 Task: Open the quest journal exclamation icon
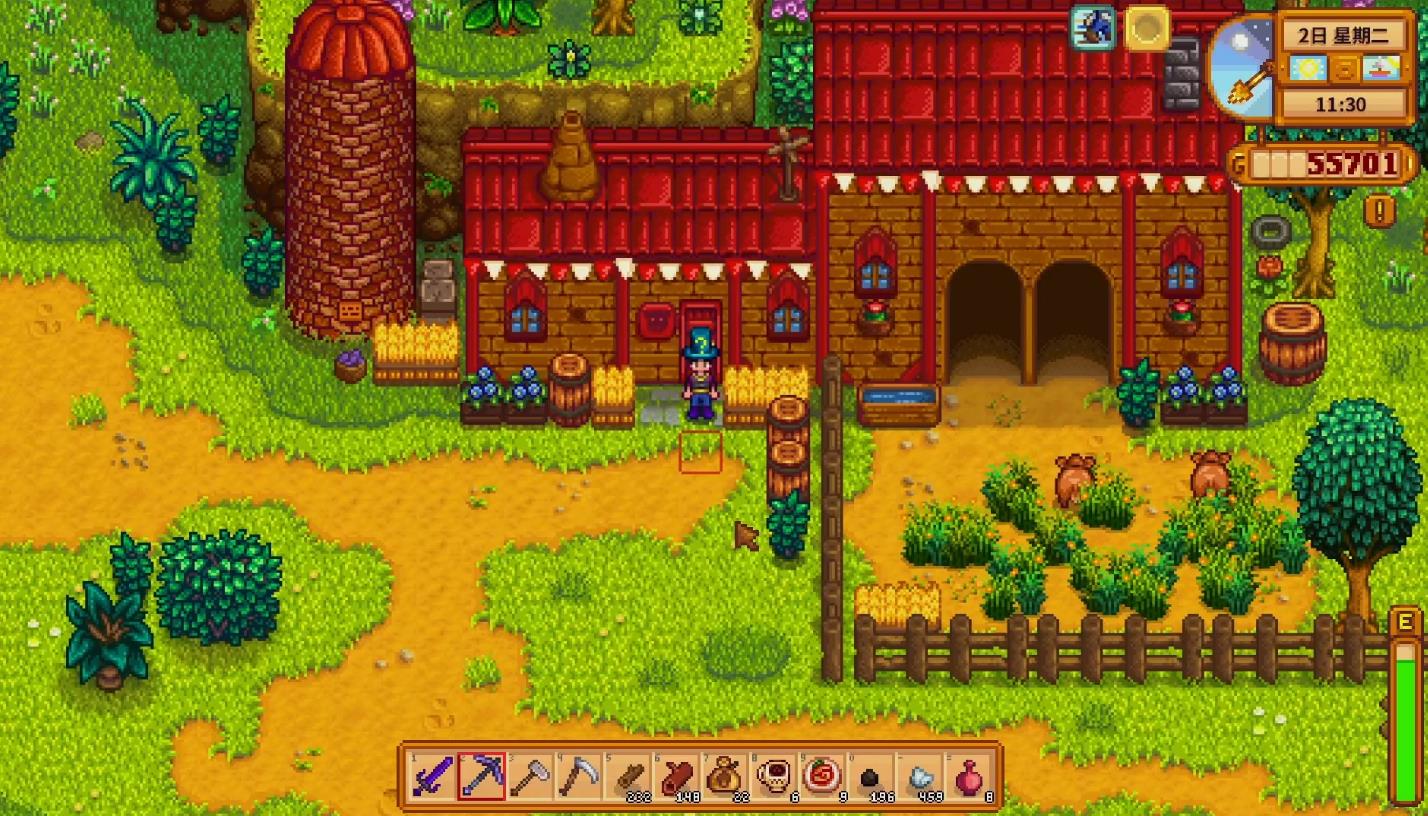(x=1379, y=211)
